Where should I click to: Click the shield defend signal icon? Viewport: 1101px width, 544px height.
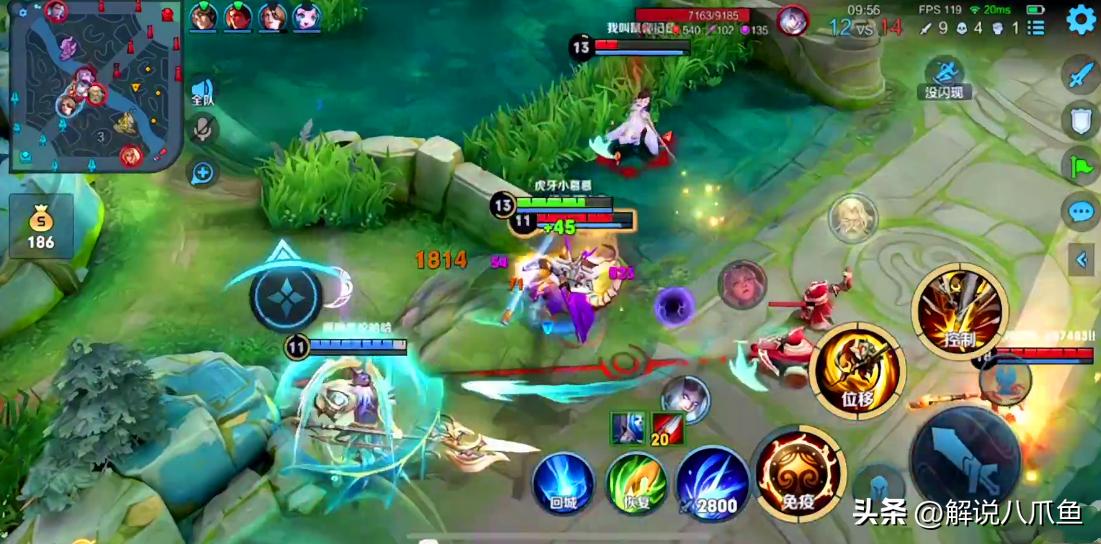(x=1081, y=120)
